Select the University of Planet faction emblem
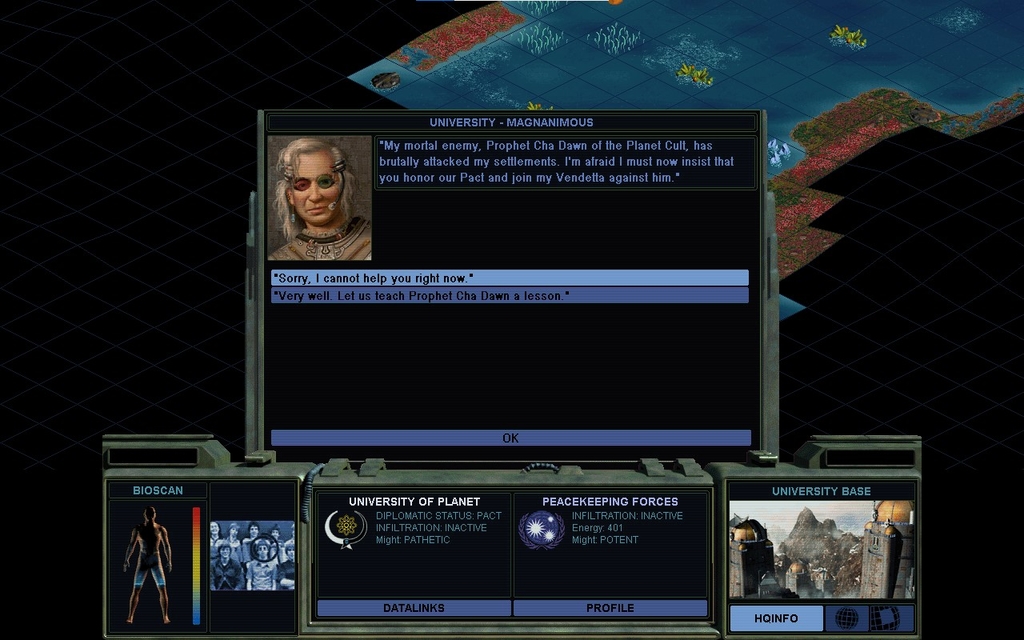The image size is (1024, 640). [x=345, y=528]
